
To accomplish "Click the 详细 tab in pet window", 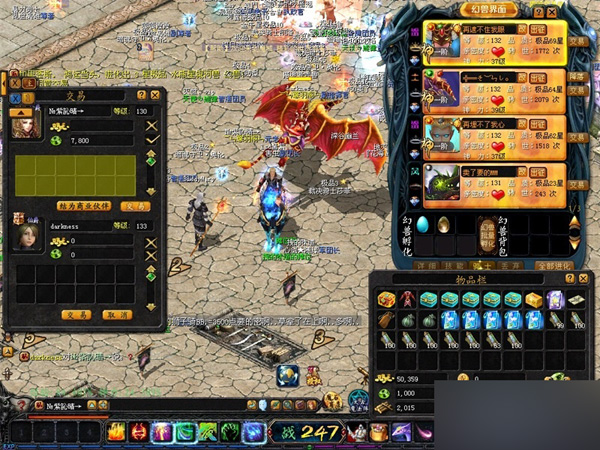I will [x=427, y=266].
